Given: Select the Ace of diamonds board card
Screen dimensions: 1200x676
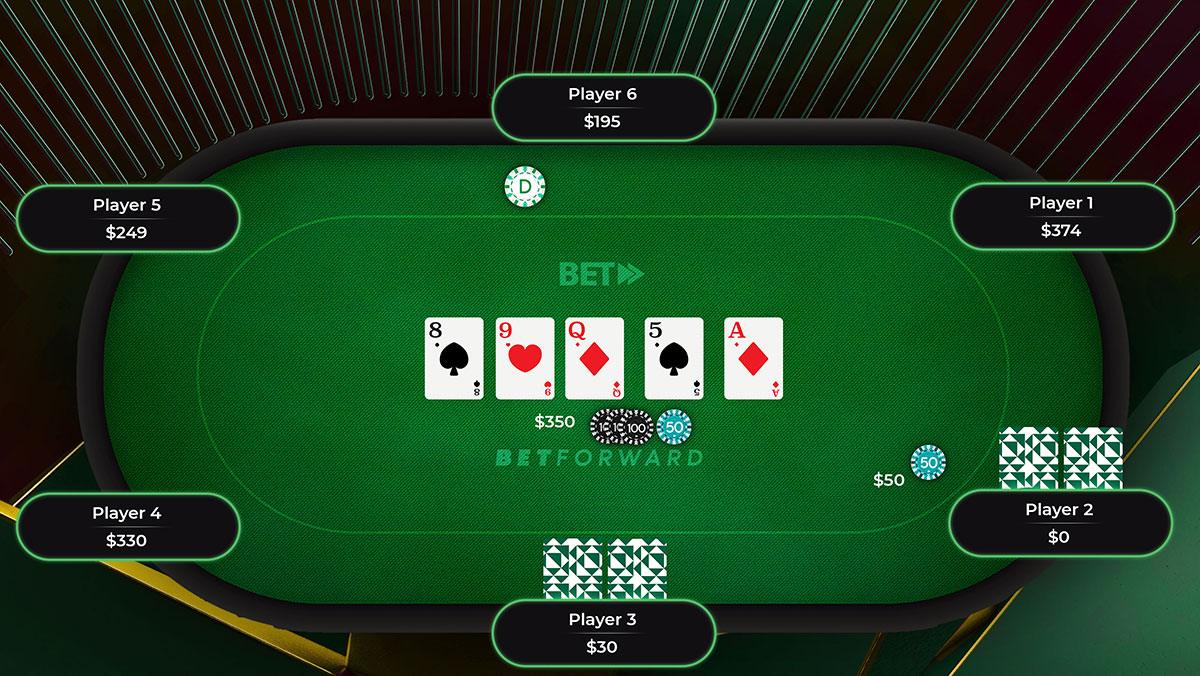Looking at the screenshot, I should [x=753, y=359].
